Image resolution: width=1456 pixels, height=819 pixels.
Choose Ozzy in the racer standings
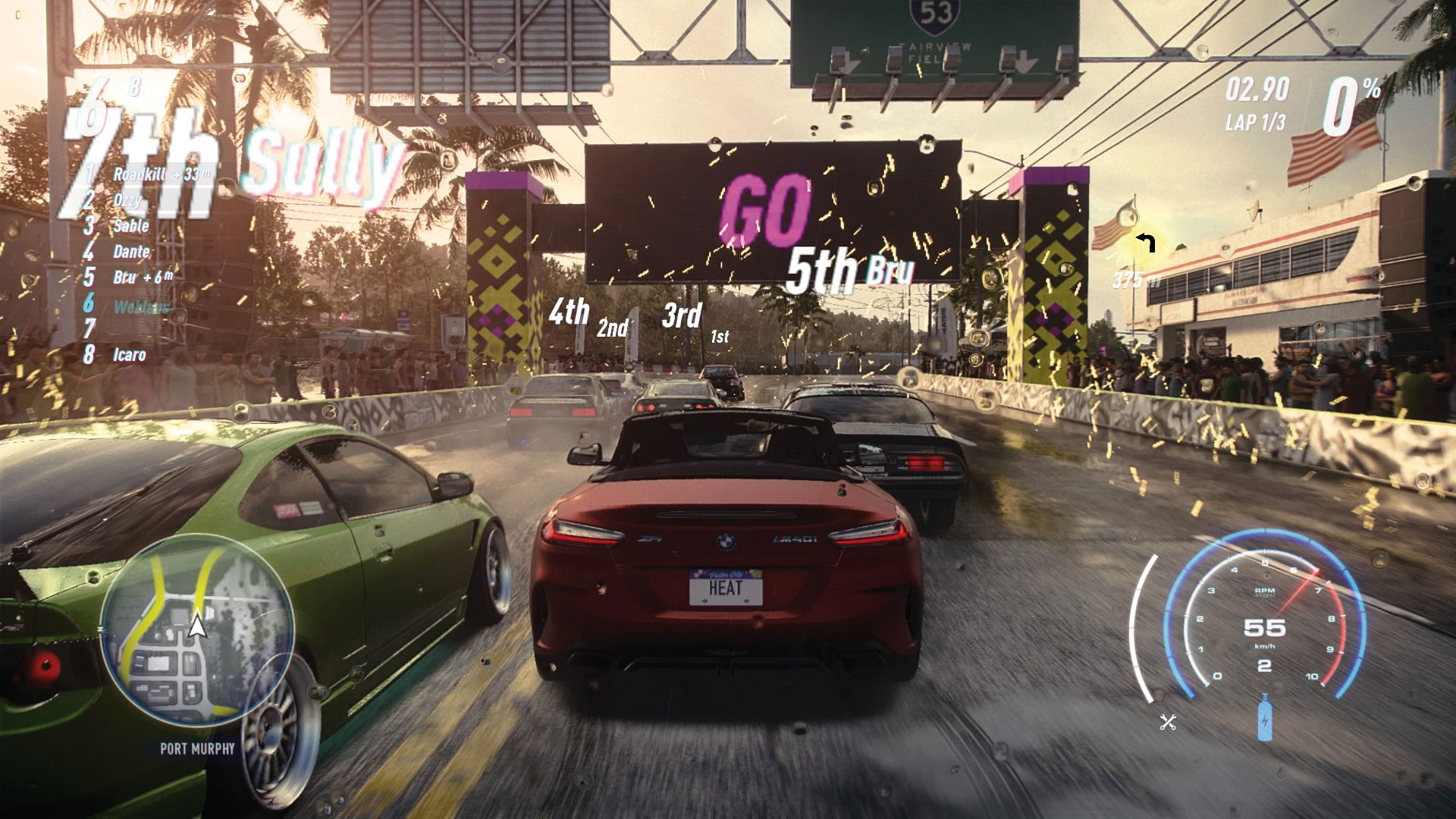coord(126,200)
